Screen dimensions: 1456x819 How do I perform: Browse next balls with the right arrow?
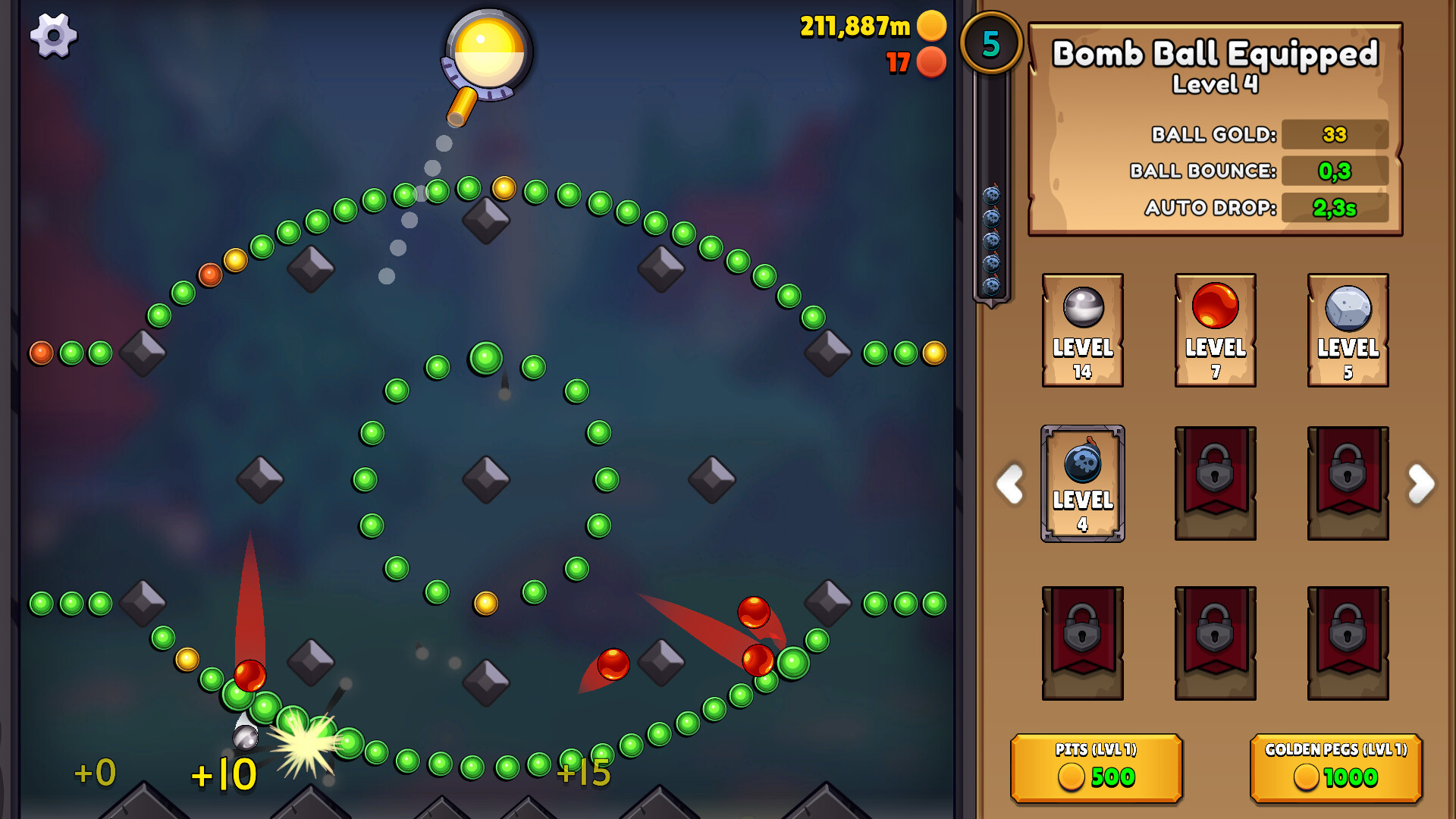pos(1421,485)
